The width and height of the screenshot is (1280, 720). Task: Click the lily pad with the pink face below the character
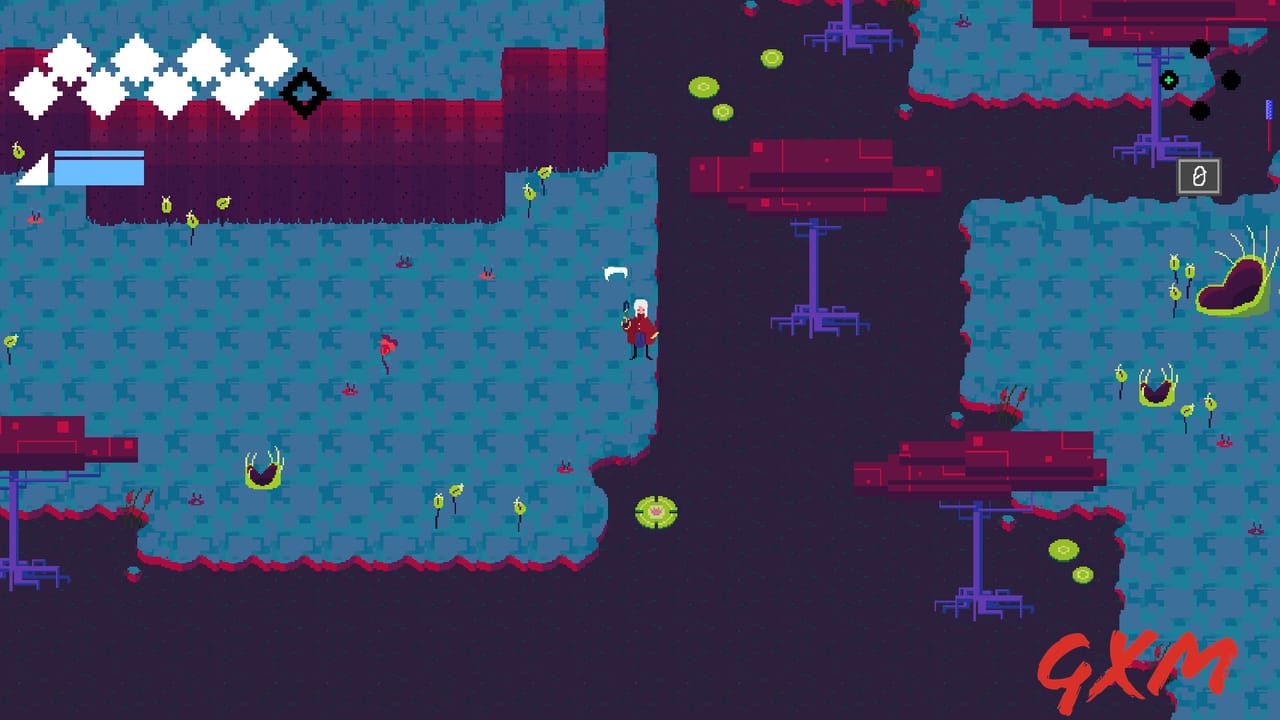coord(654,513)
